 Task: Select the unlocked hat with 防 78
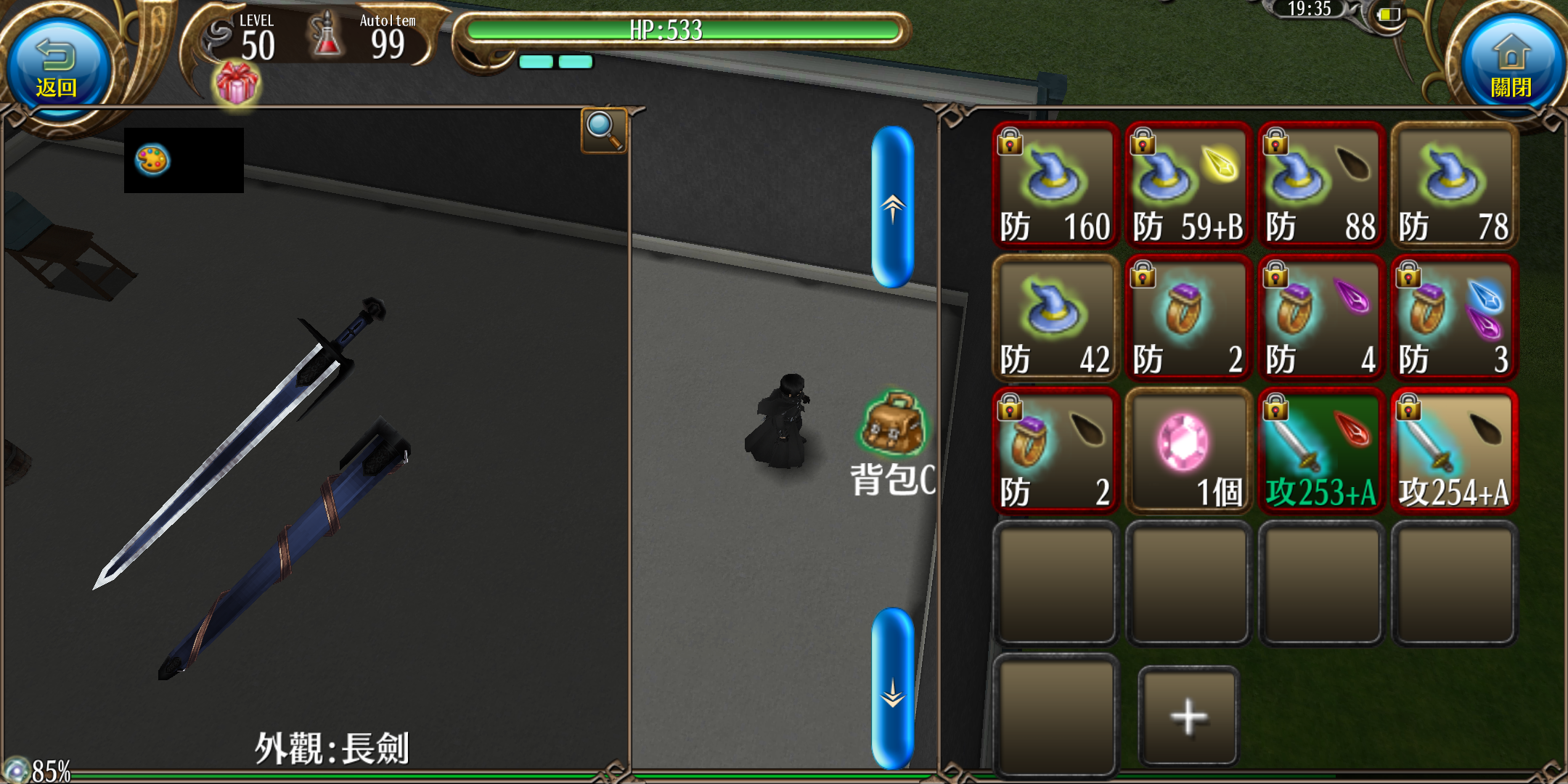pos(1453,186)
